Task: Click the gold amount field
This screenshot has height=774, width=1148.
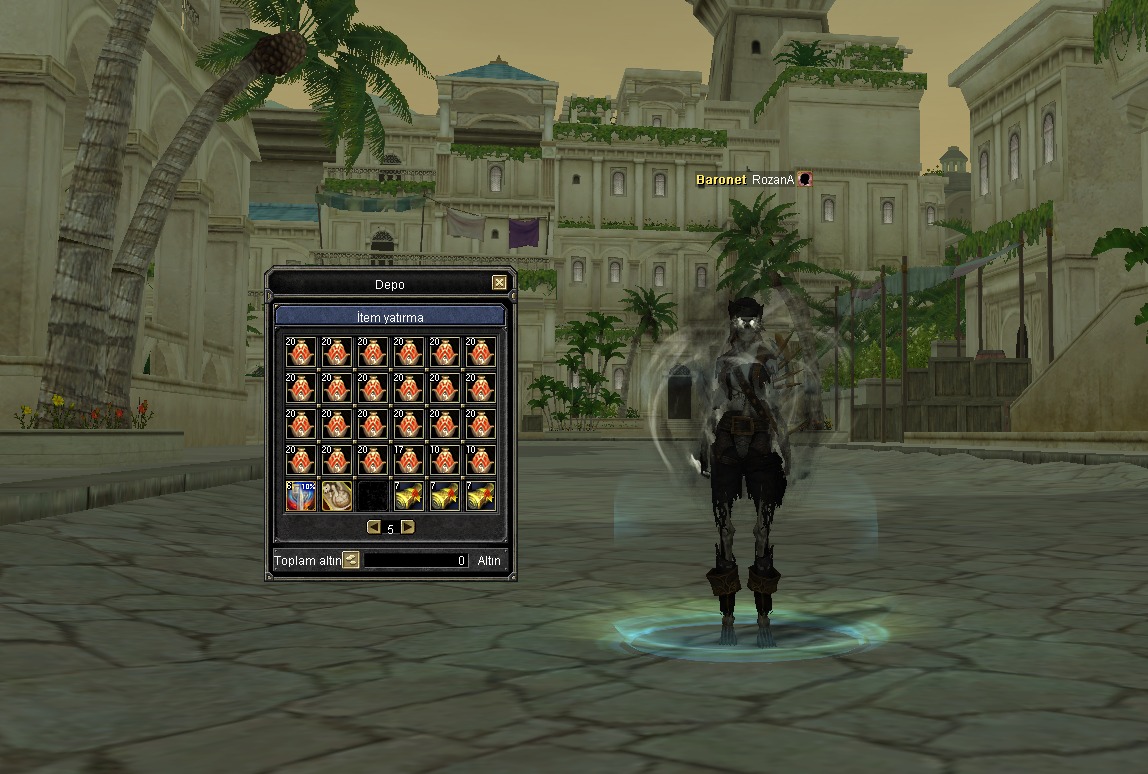Action: [x=415, y=561]
